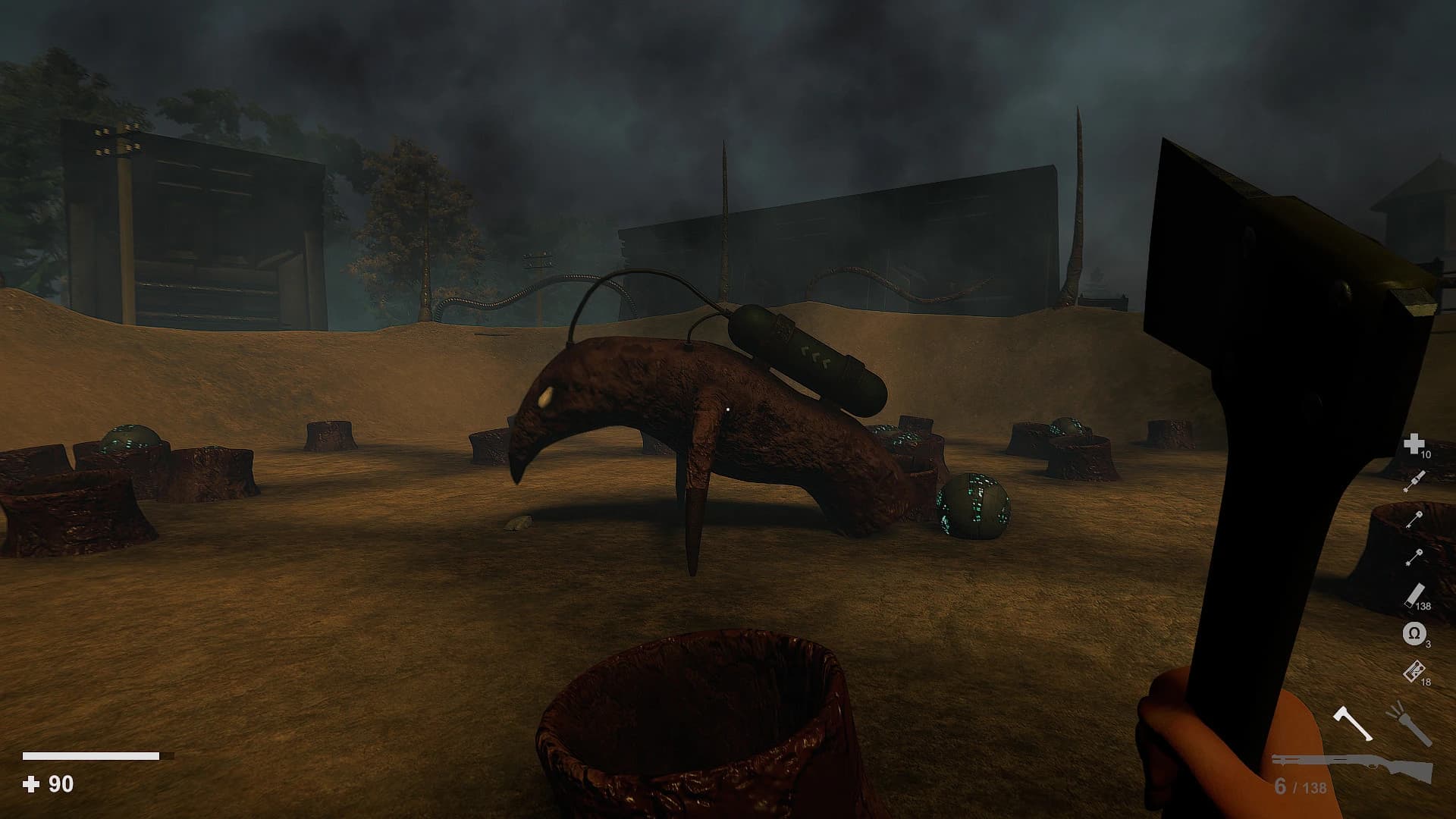Click the glowing skeleton key icon
1456x819 pixels.
click(x=1414, y=555)
